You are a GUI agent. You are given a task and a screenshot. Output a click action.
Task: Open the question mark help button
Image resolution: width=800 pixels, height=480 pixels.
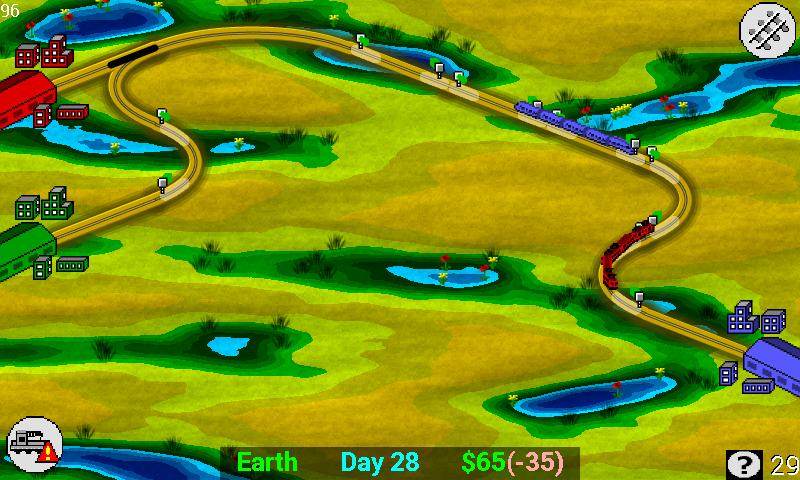(743, 463)
